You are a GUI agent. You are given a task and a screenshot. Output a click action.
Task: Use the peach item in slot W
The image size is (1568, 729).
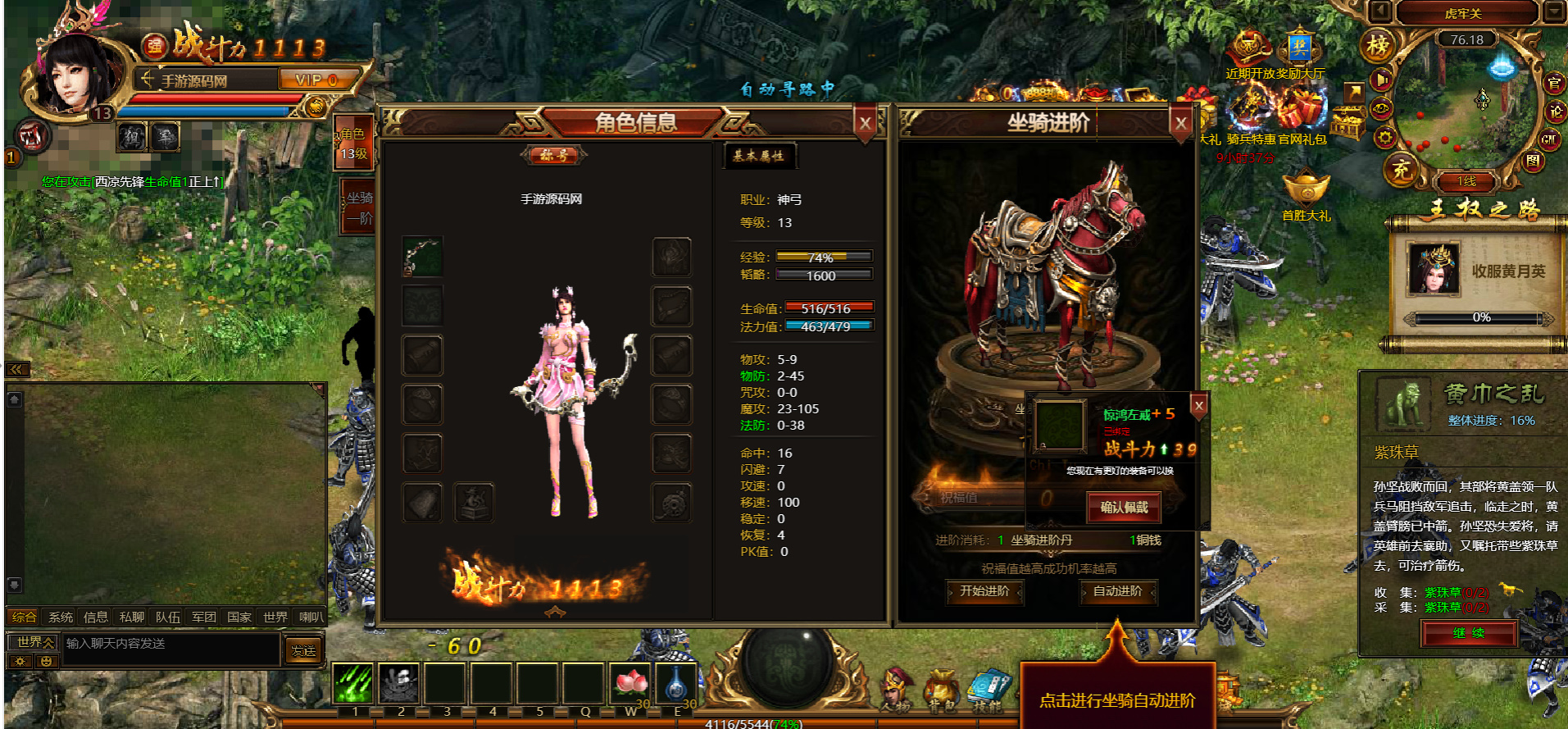(630, 683)
